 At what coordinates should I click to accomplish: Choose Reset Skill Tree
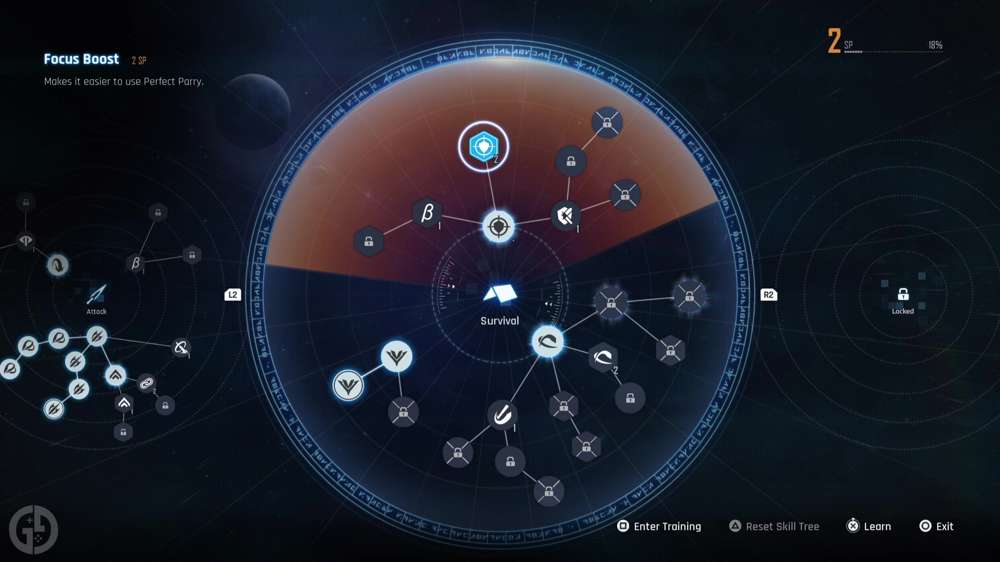773,526
